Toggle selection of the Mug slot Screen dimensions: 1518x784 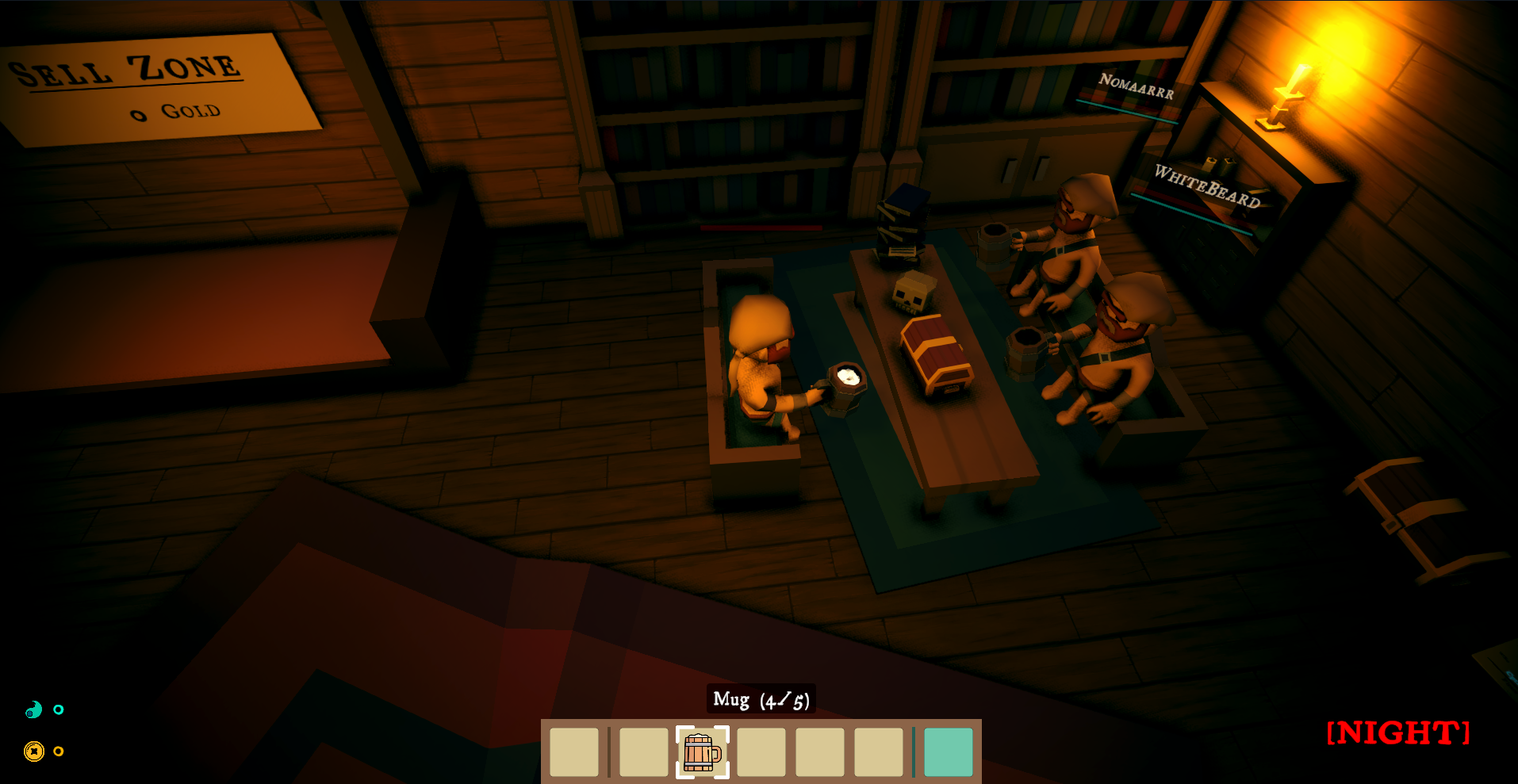click(703, 751)
